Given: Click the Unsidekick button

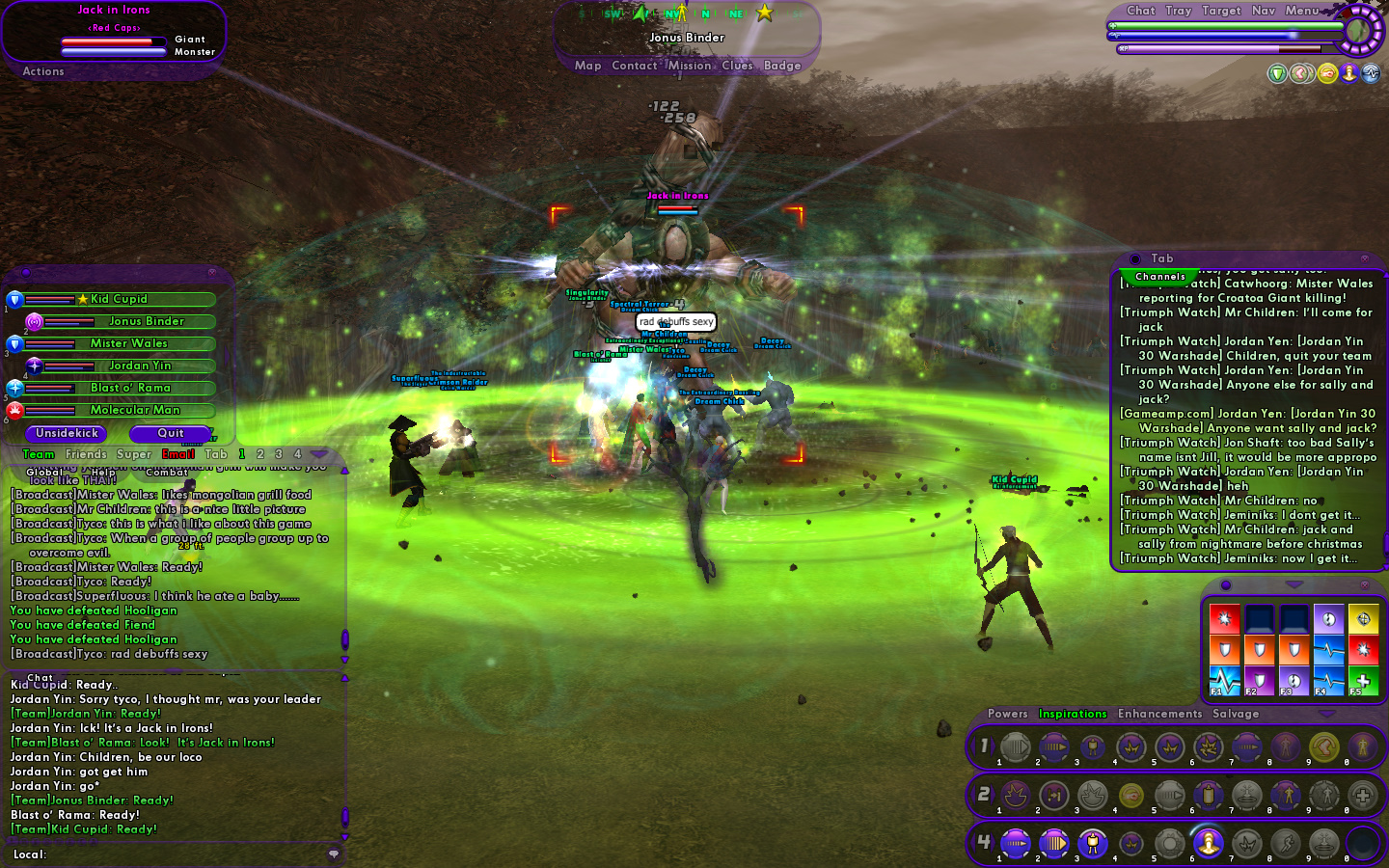Looking at the screenshot, I should point(67,434).
